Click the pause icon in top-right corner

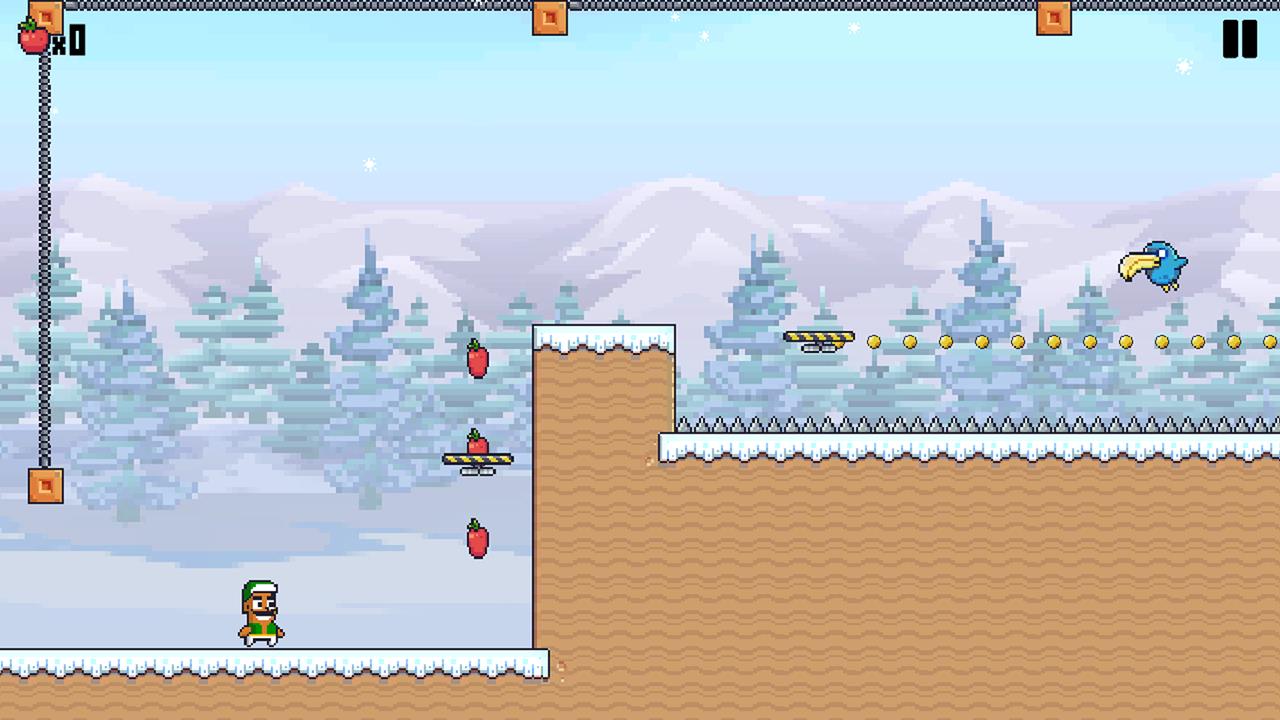pos(1239,40)
